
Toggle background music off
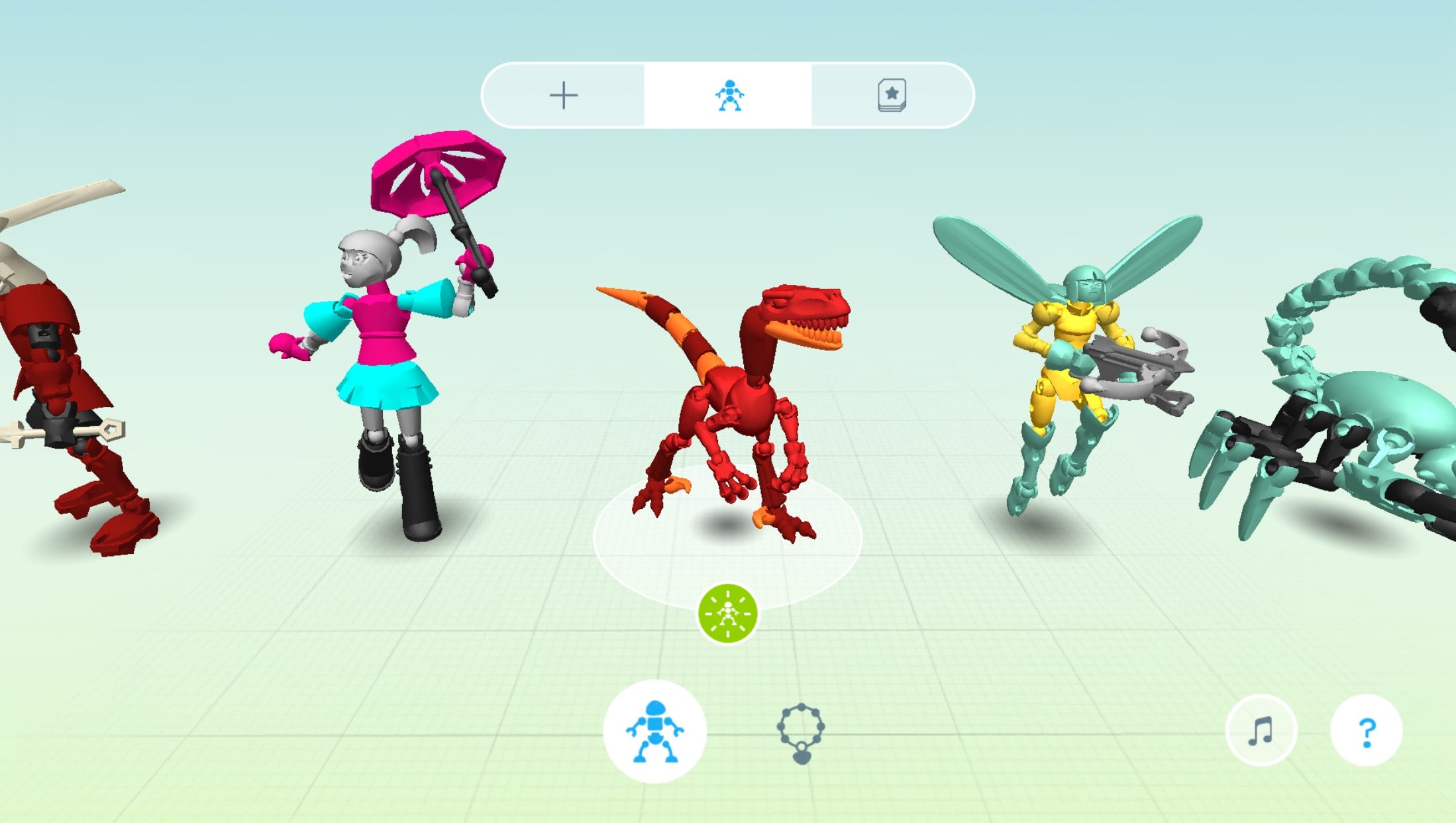tap(1262, 730)
